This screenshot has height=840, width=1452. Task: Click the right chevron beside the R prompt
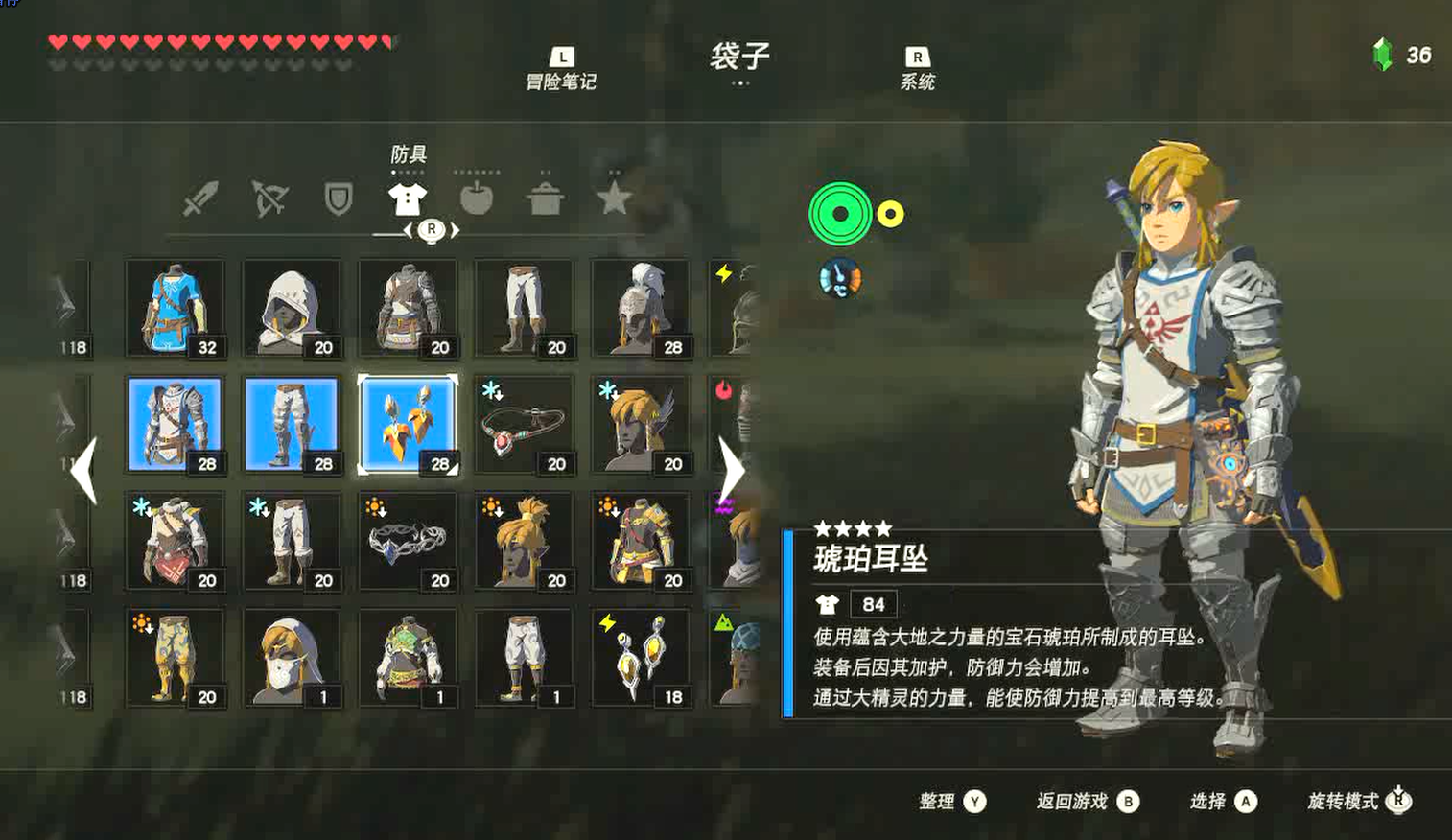coord(456,230)
